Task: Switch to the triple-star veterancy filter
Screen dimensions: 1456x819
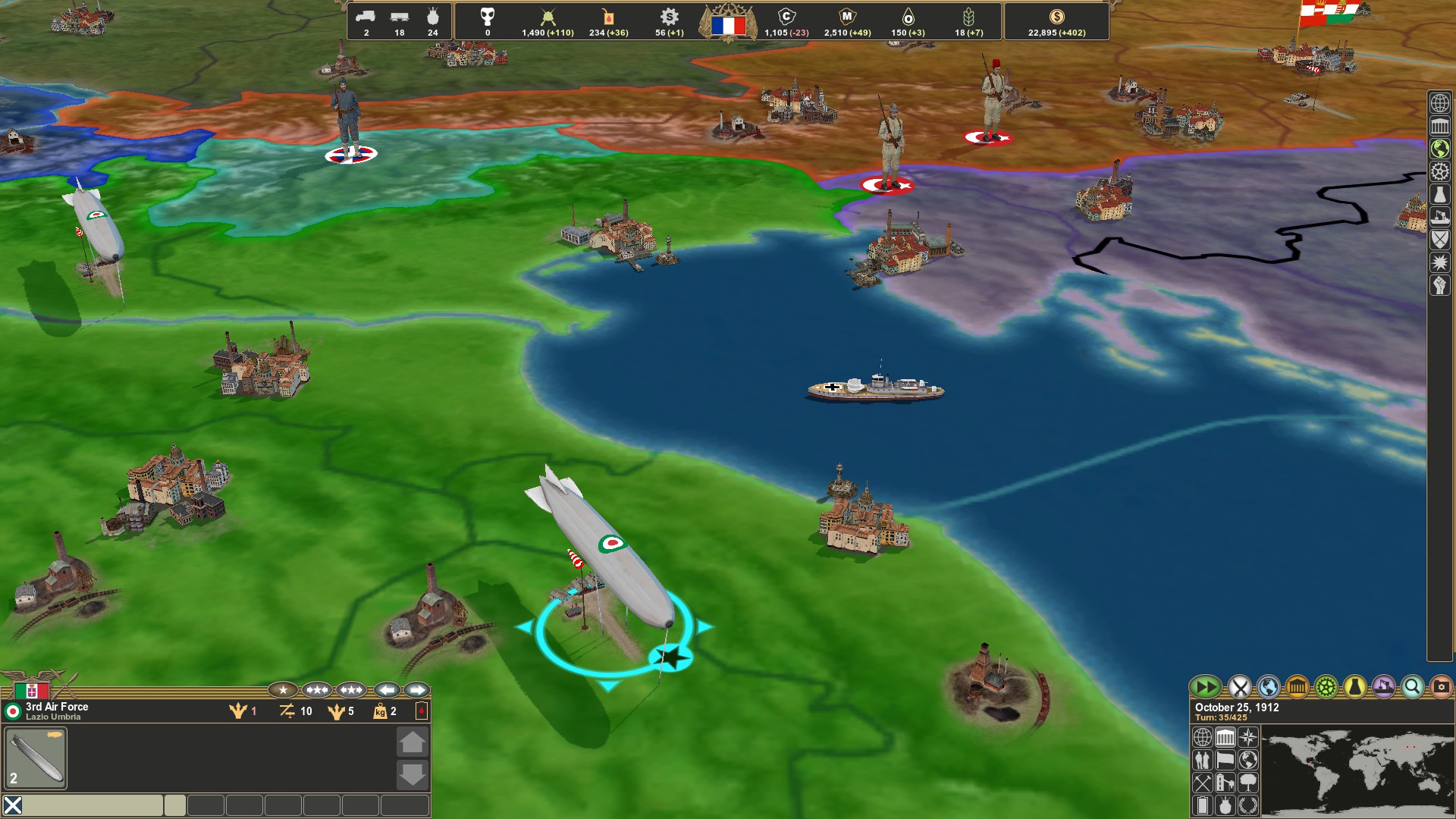Action: tap(351, 690)
